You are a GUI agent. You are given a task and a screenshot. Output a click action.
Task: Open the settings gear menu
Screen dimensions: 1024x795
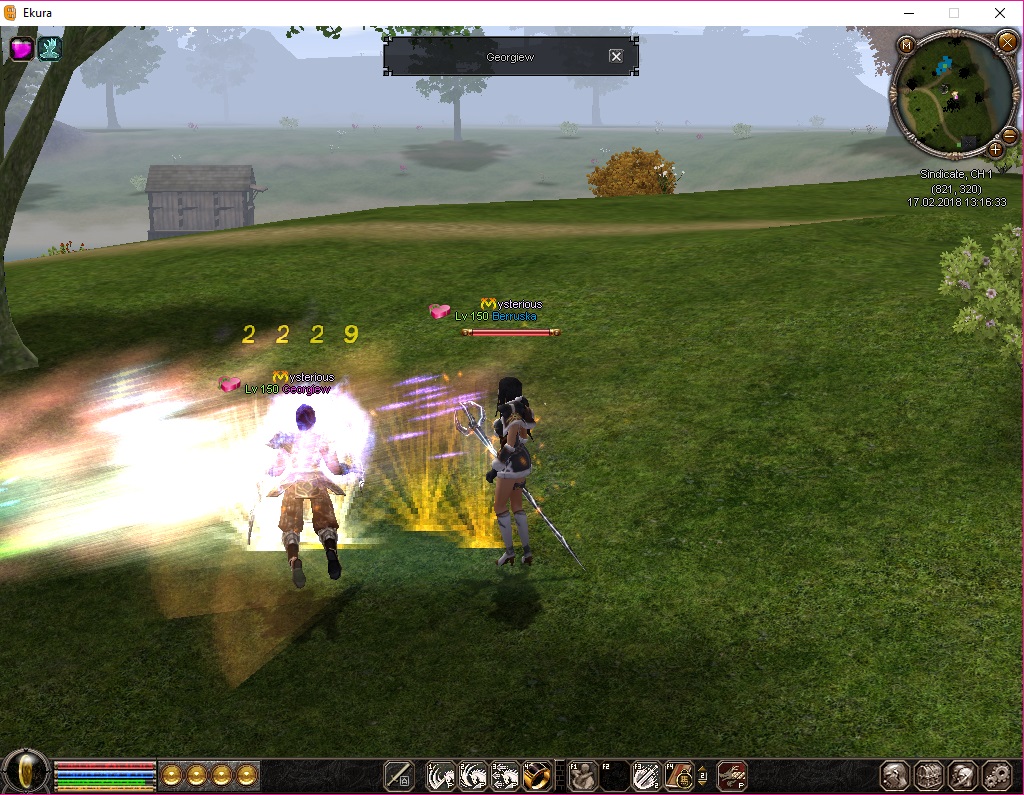coord(997,775)
